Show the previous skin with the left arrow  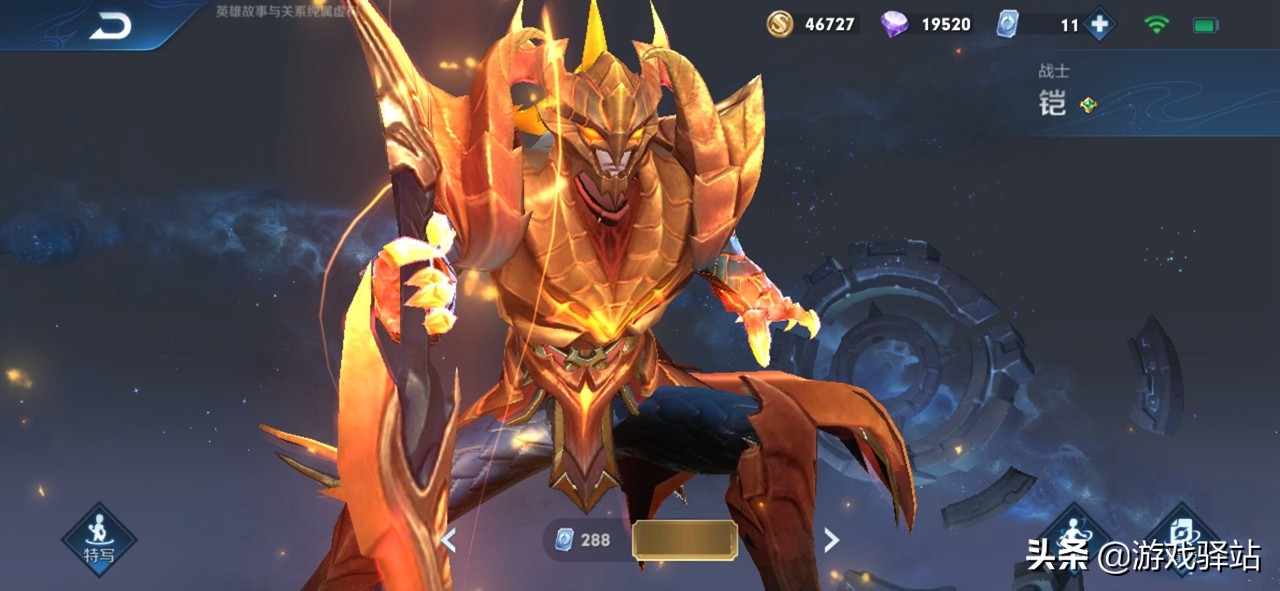[x=449, y=541]
